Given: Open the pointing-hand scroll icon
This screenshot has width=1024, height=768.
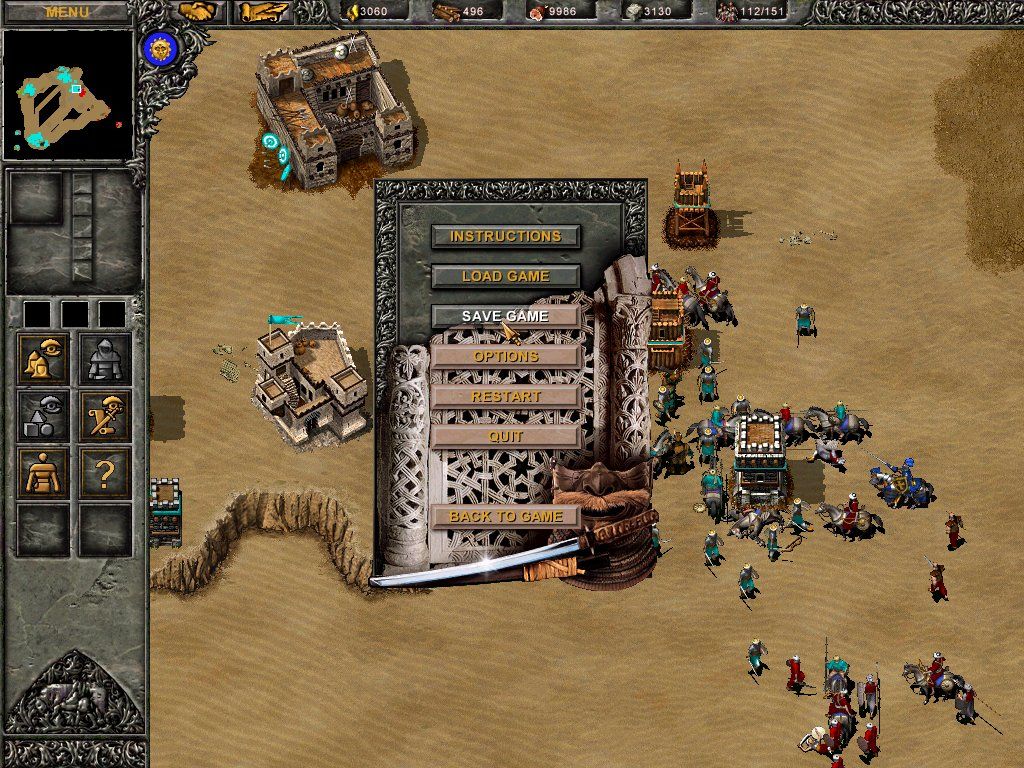Looking at the screenshot, I should click(x=260, y=12).
